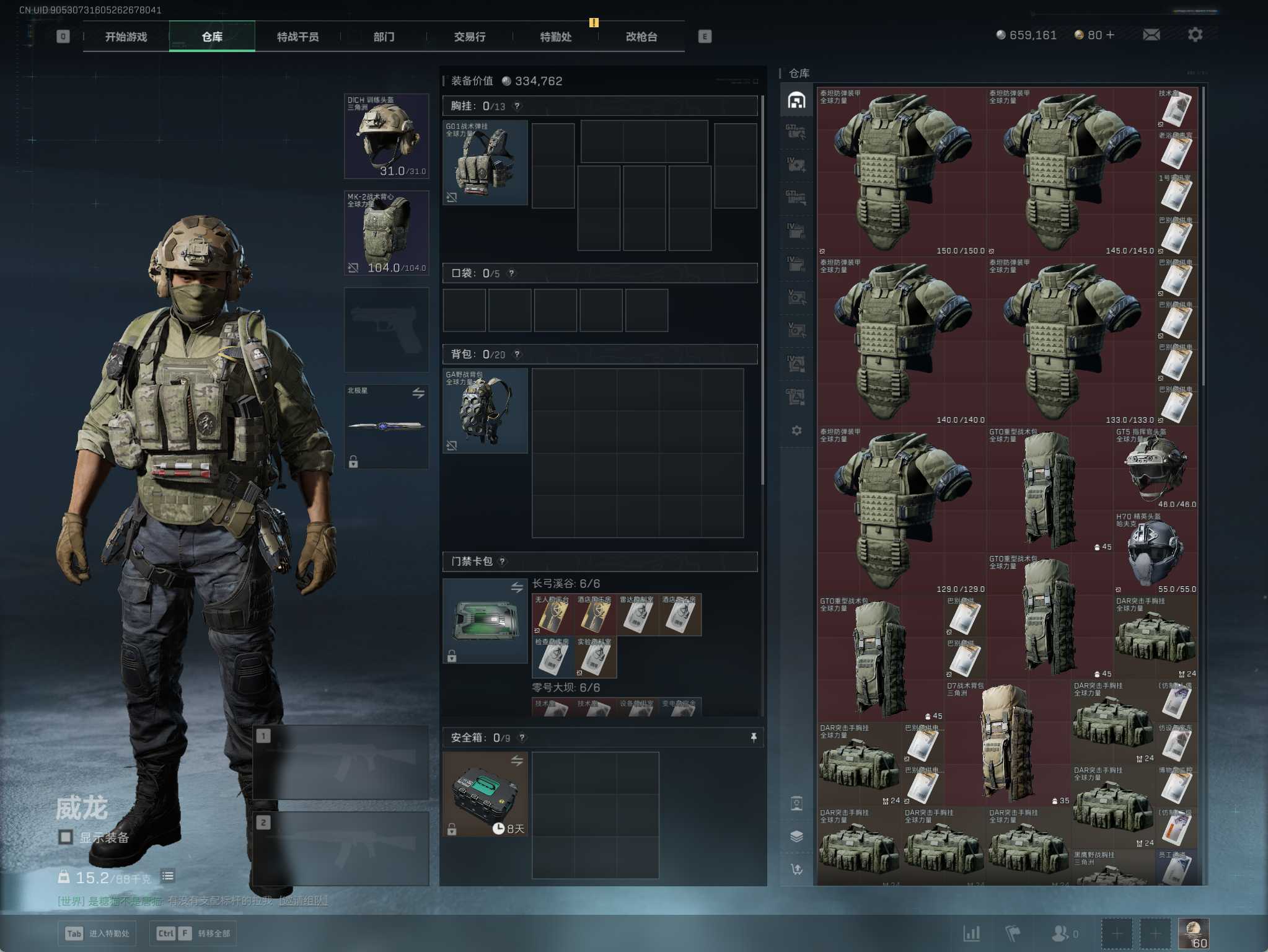Open the mail envelope icon
The image size is (1268, 952).
click(1151, 35)
